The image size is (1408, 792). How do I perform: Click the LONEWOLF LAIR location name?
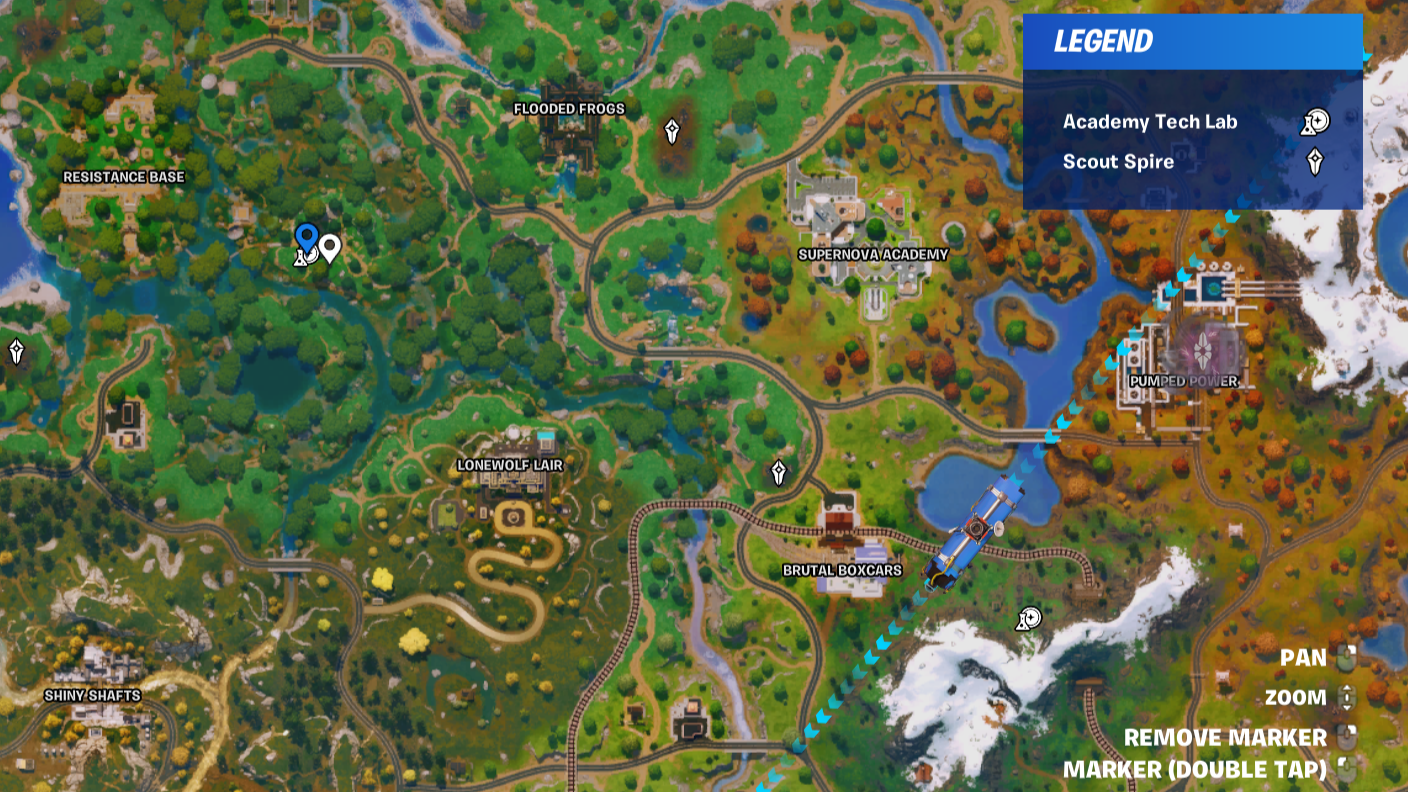[509, 464]
